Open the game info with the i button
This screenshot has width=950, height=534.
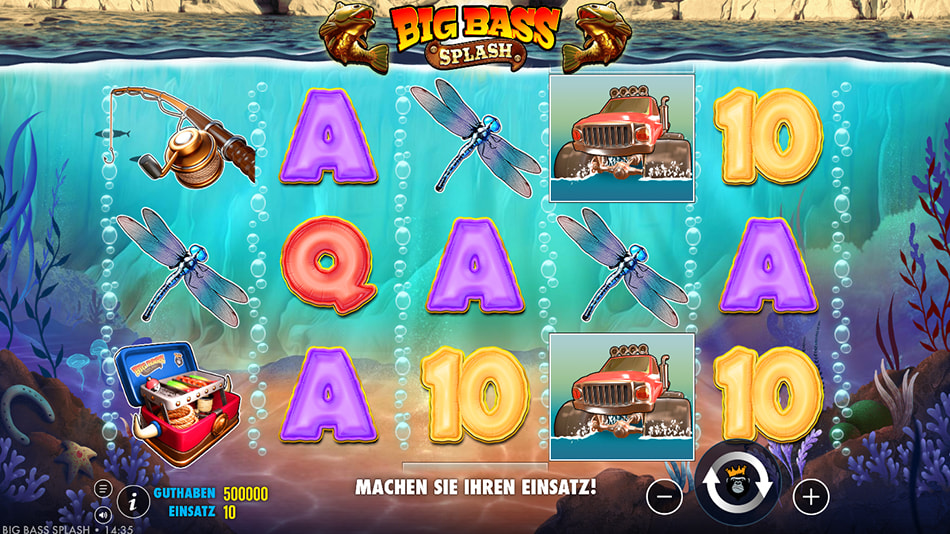tap(132, 501)
